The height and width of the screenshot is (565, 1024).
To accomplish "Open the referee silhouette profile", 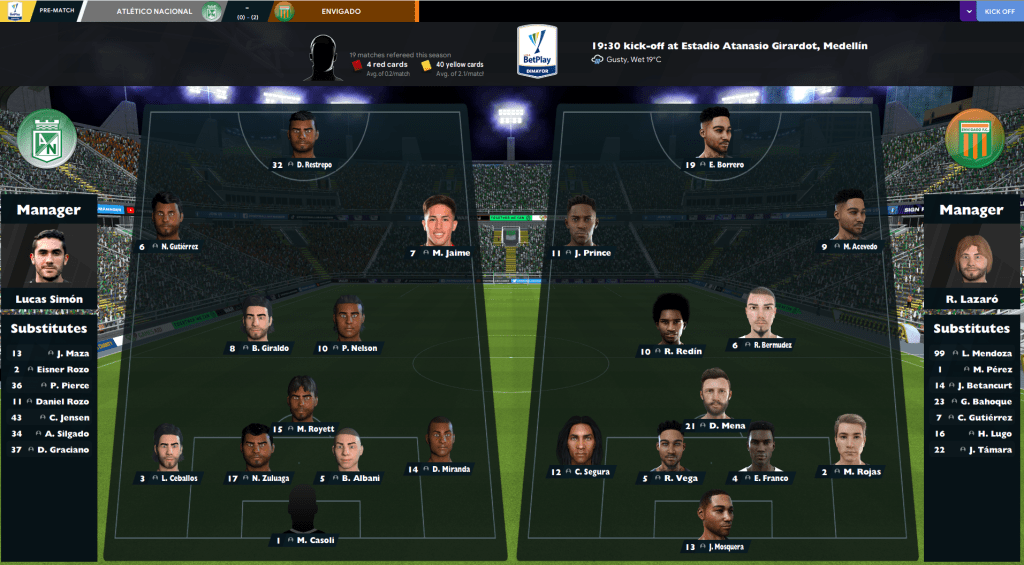I will point(322,58).
